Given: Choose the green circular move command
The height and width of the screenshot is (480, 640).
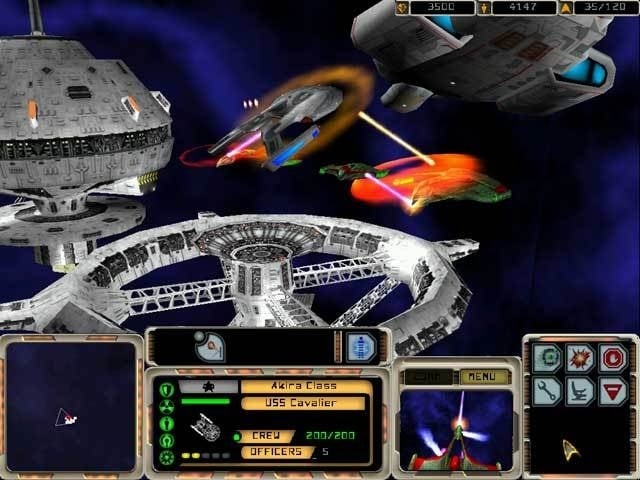Looking at the screenshot, I should pos(545,358).
